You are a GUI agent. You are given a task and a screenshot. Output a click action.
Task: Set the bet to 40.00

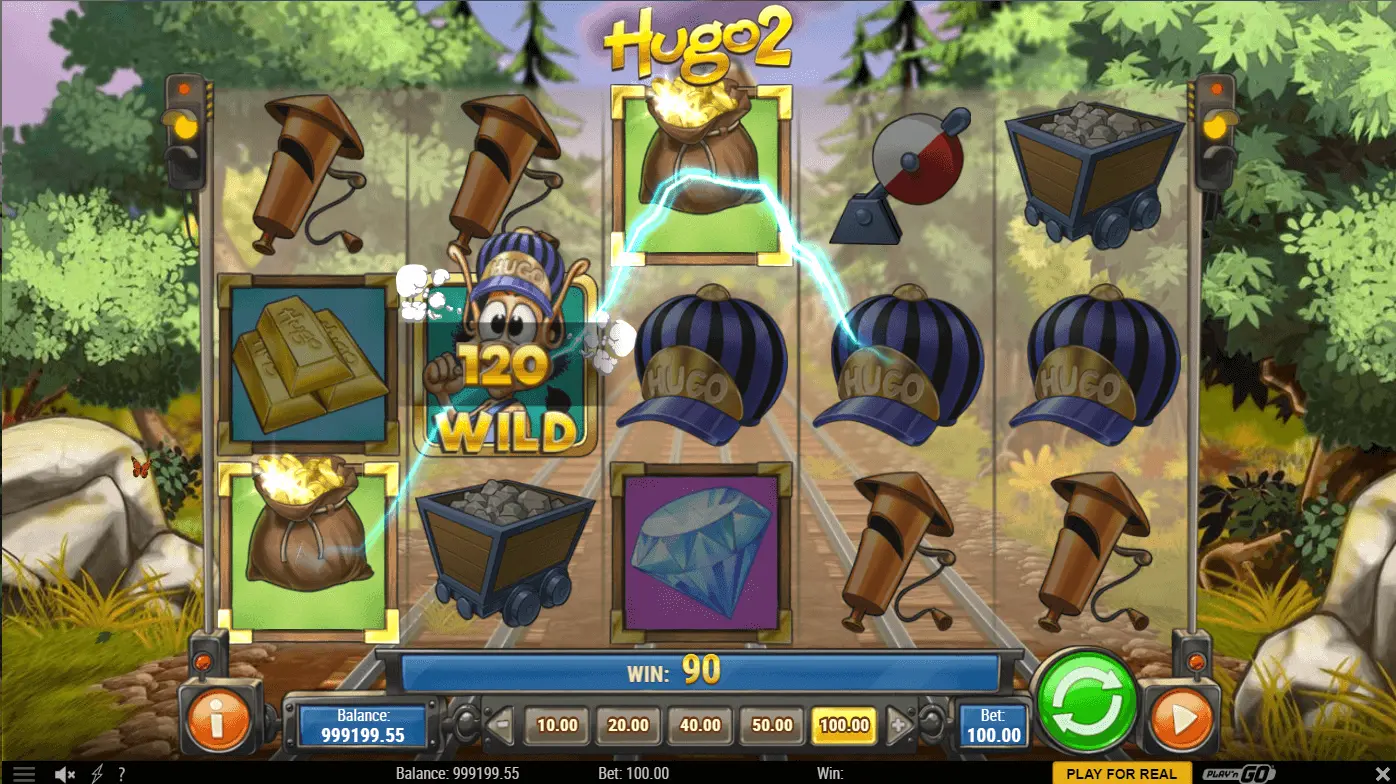(x=700, y=725)
